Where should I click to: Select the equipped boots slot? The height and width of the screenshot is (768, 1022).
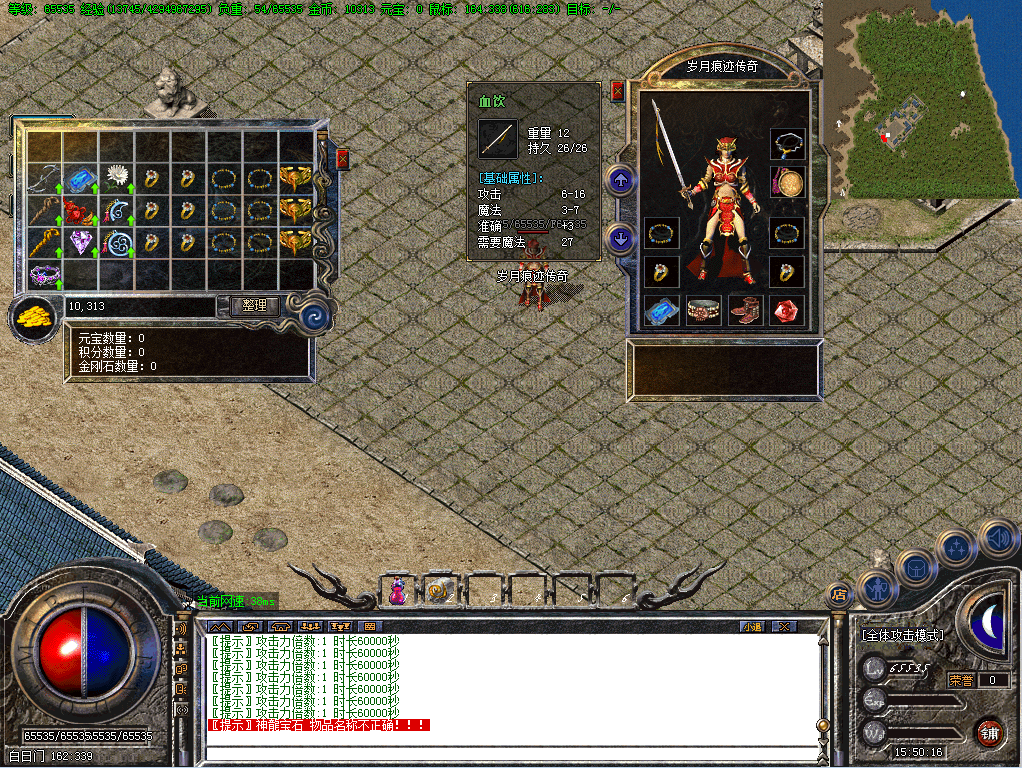pyautogui.click(x=745, y=310)
